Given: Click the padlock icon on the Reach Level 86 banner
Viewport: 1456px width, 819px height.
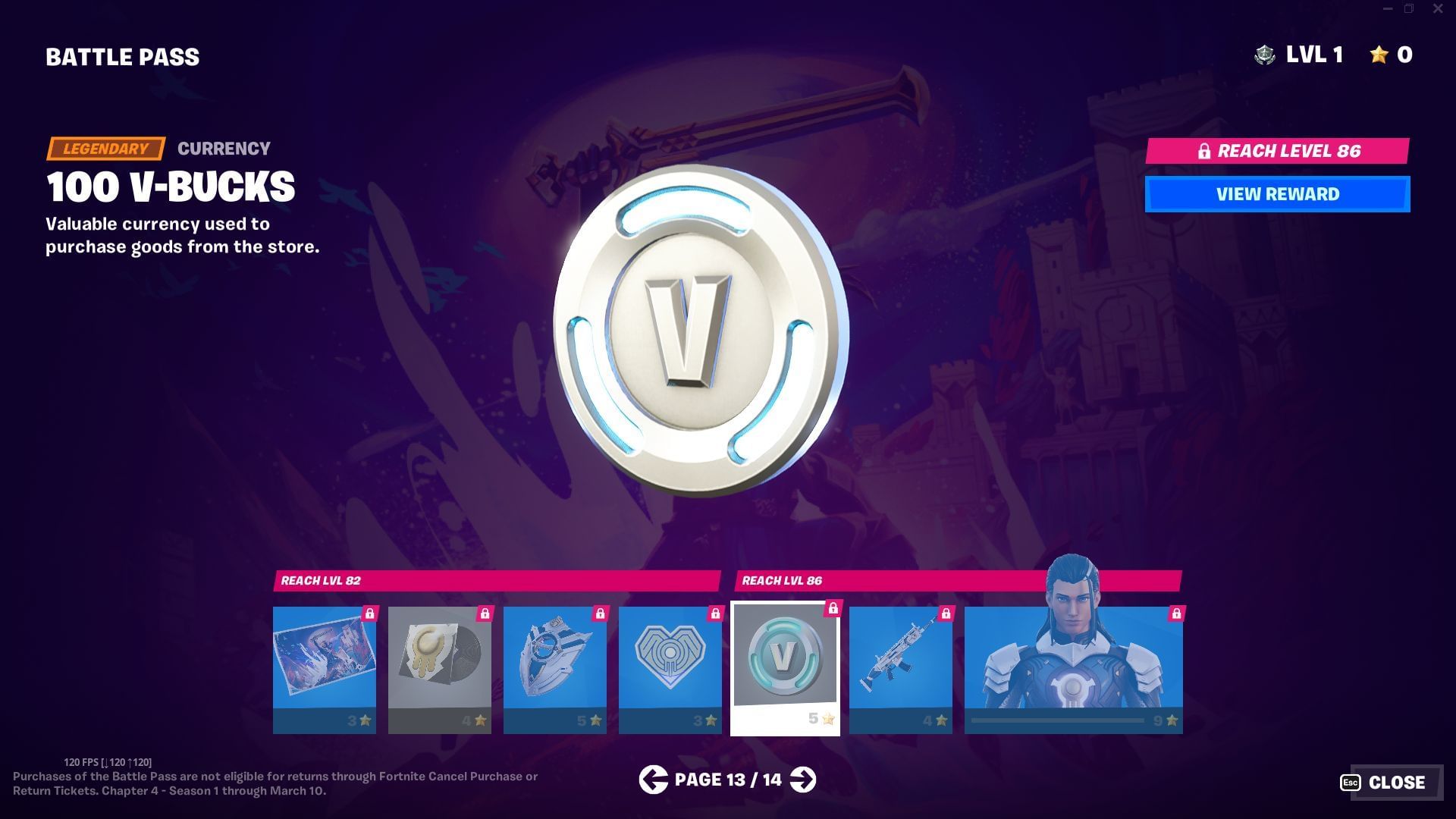Looking at the screenshot, I should click(1204, 151).
